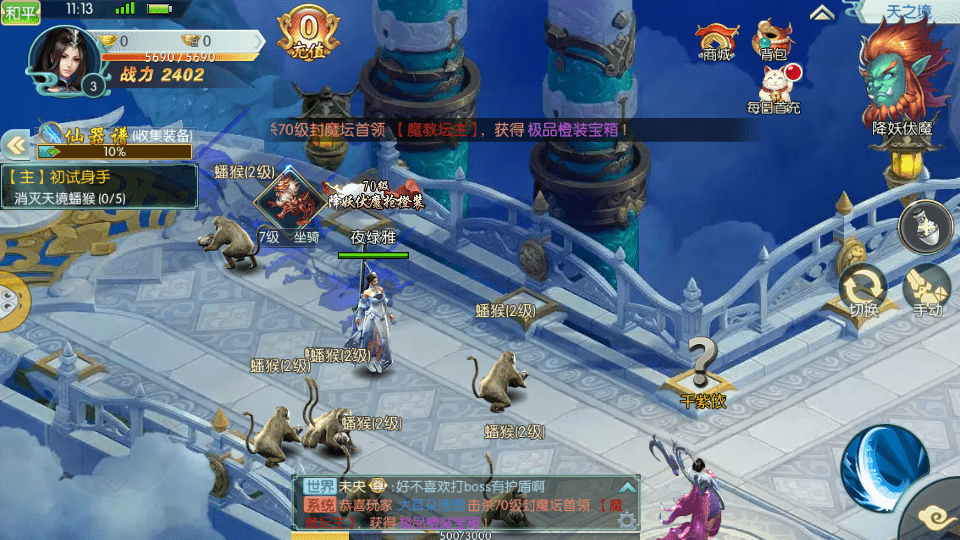Open the chat settings gear
The image size is (960, 540).
point(627,520)
